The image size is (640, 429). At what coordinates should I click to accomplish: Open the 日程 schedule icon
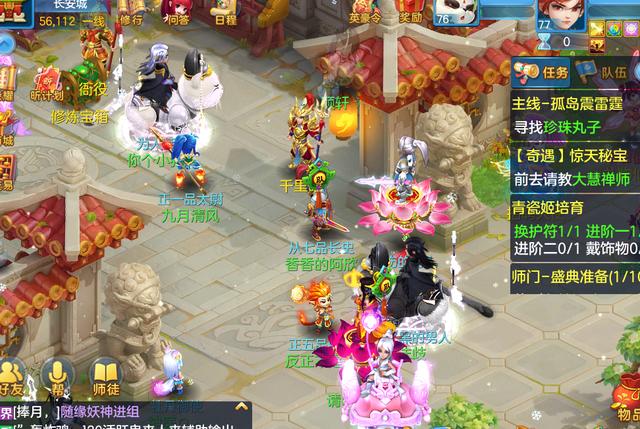(224, 13)
